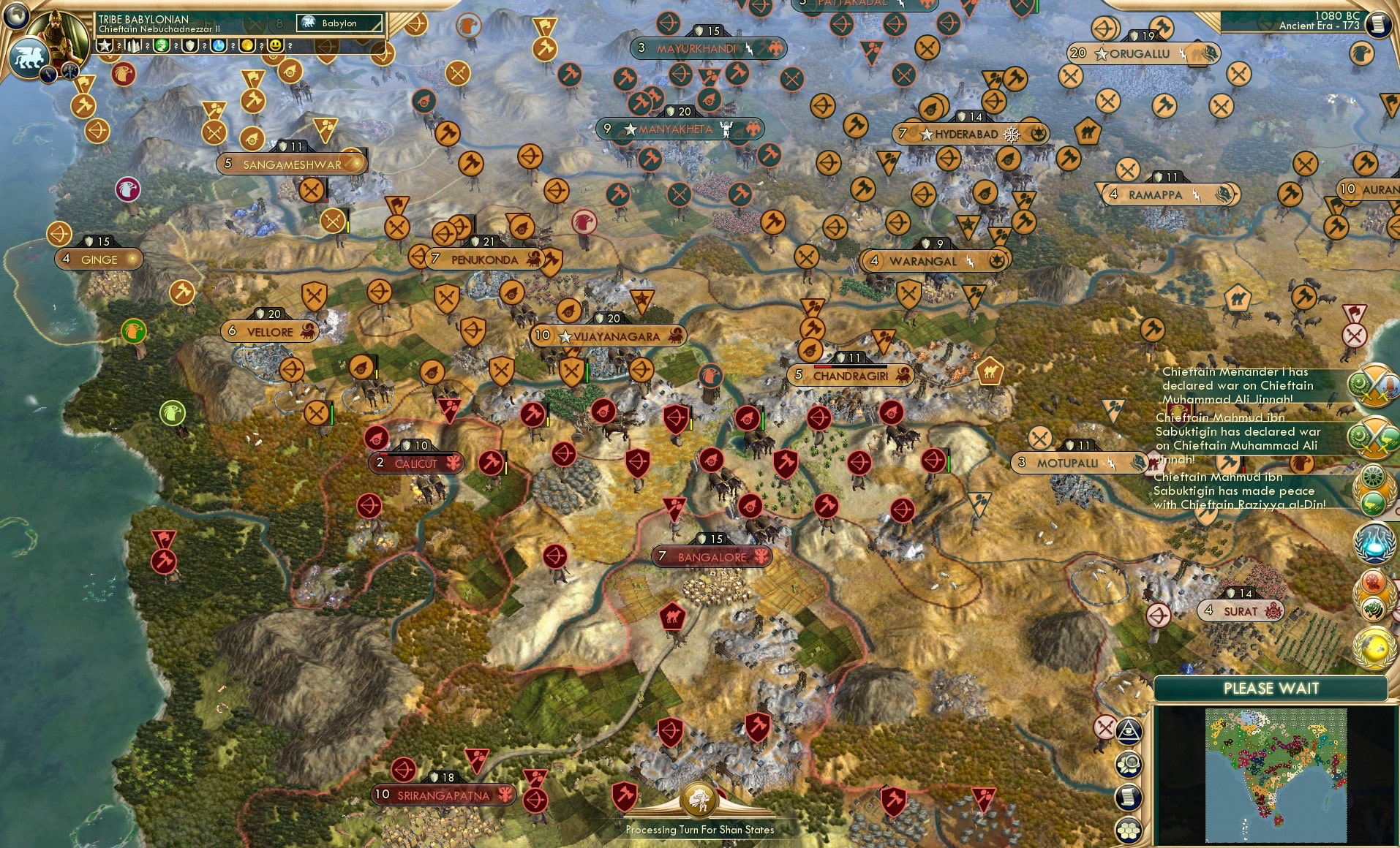Screen dimensions: 1400x848
Task: Select the Bangalore city banner
Action: click(711, 556)
